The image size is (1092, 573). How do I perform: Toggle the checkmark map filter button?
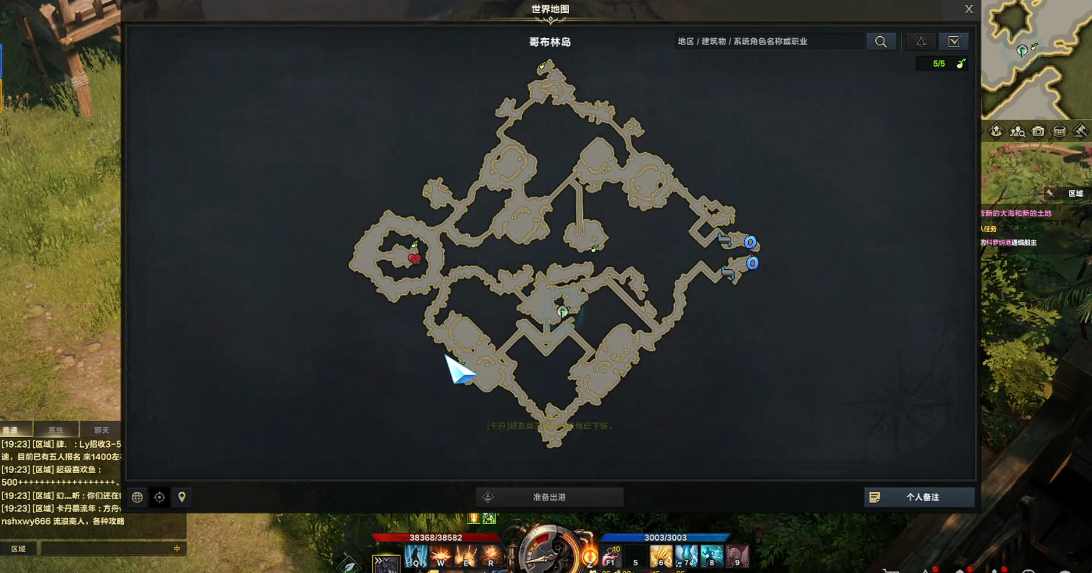tap(954, 42)
